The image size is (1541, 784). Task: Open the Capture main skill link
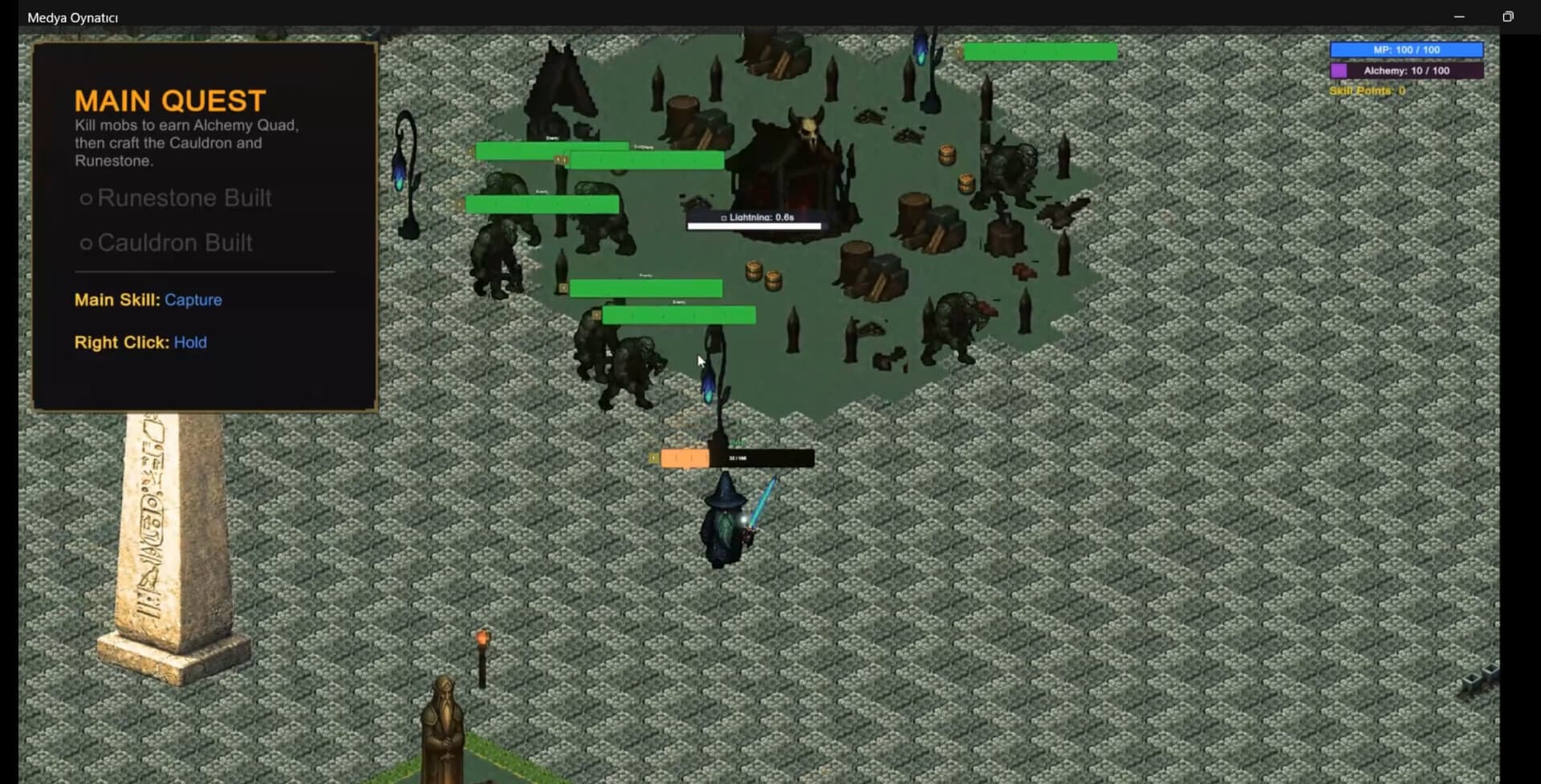pyautogui.click(x=193, y=300)
